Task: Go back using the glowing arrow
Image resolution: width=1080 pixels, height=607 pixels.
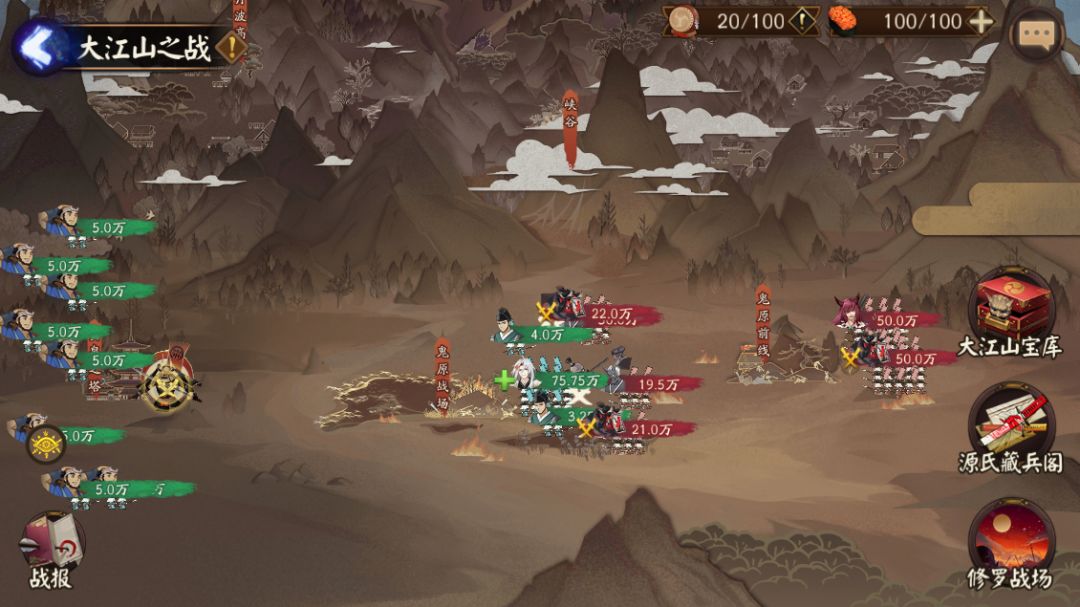Action: [x=38, y=46]
